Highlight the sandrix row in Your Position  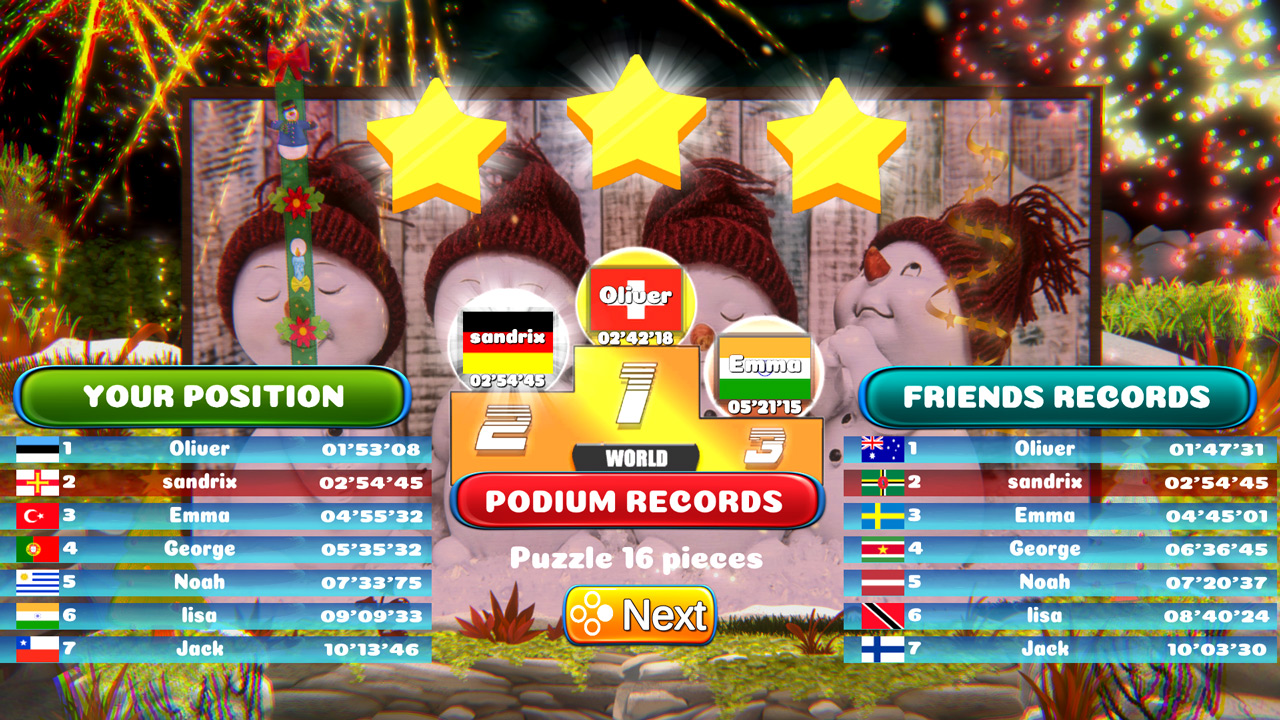click(215, 482)
